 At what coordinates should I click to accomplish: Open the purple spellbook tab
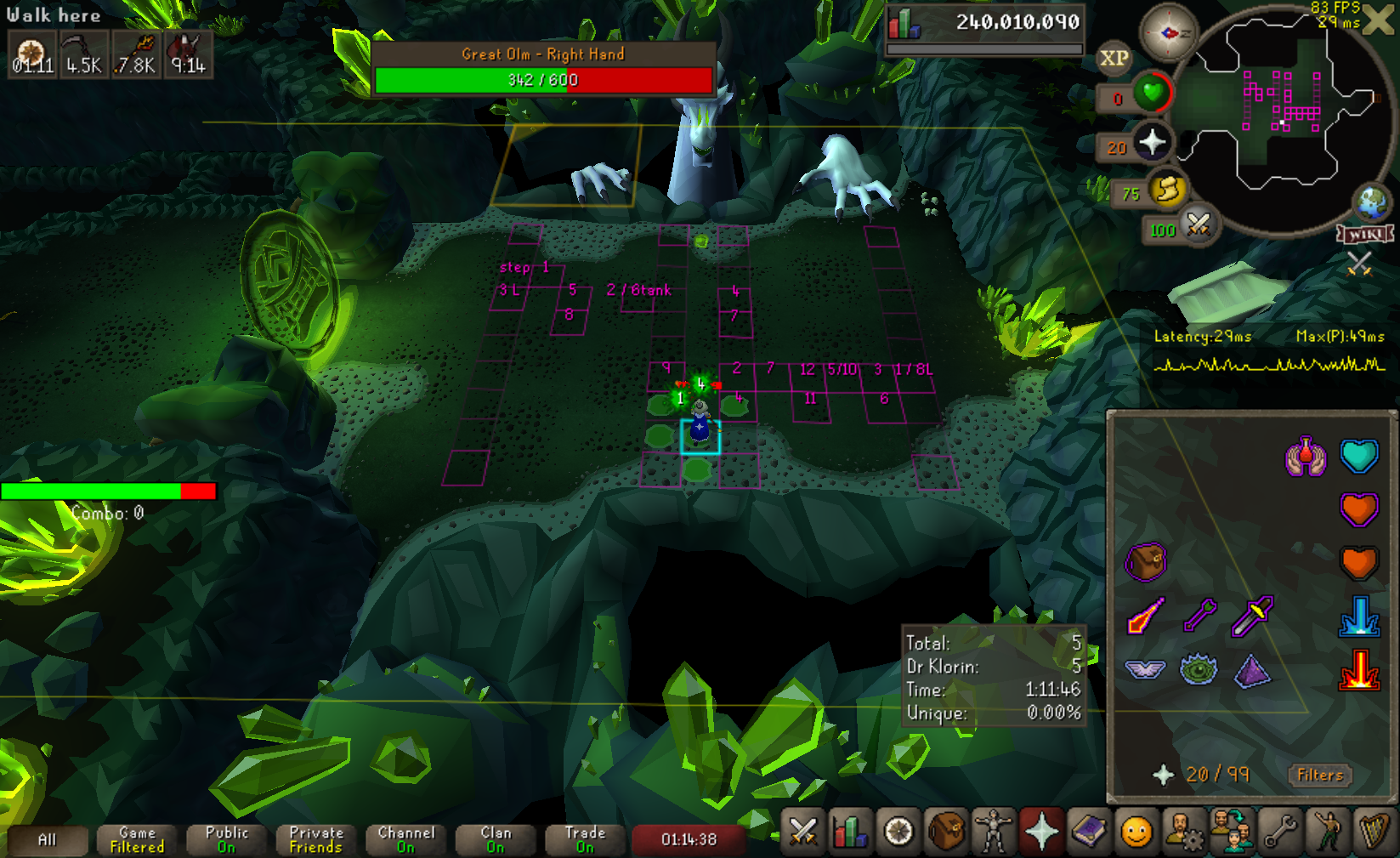tap(1088, 832)
